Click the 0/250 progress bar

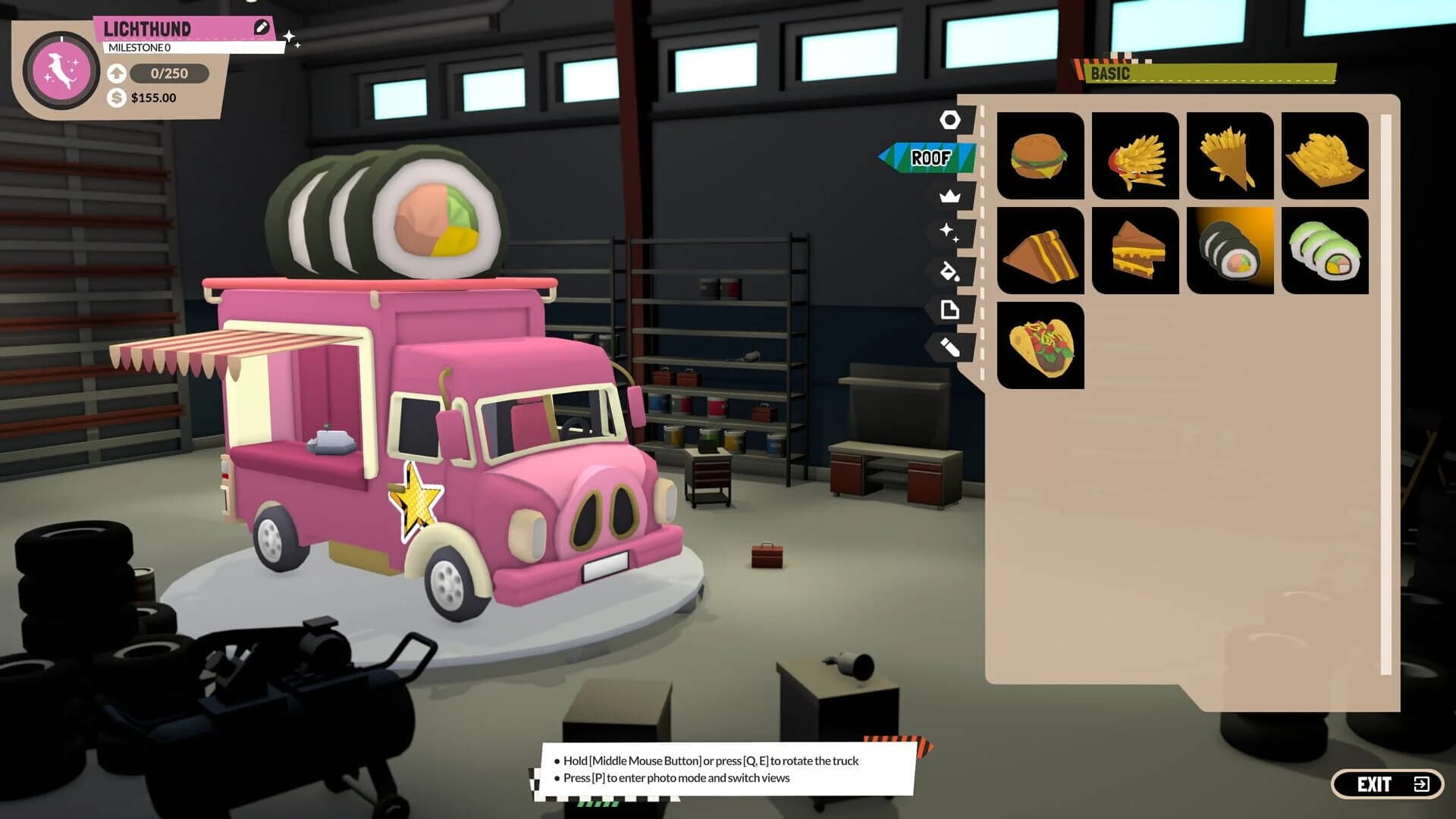coord(168,74)
